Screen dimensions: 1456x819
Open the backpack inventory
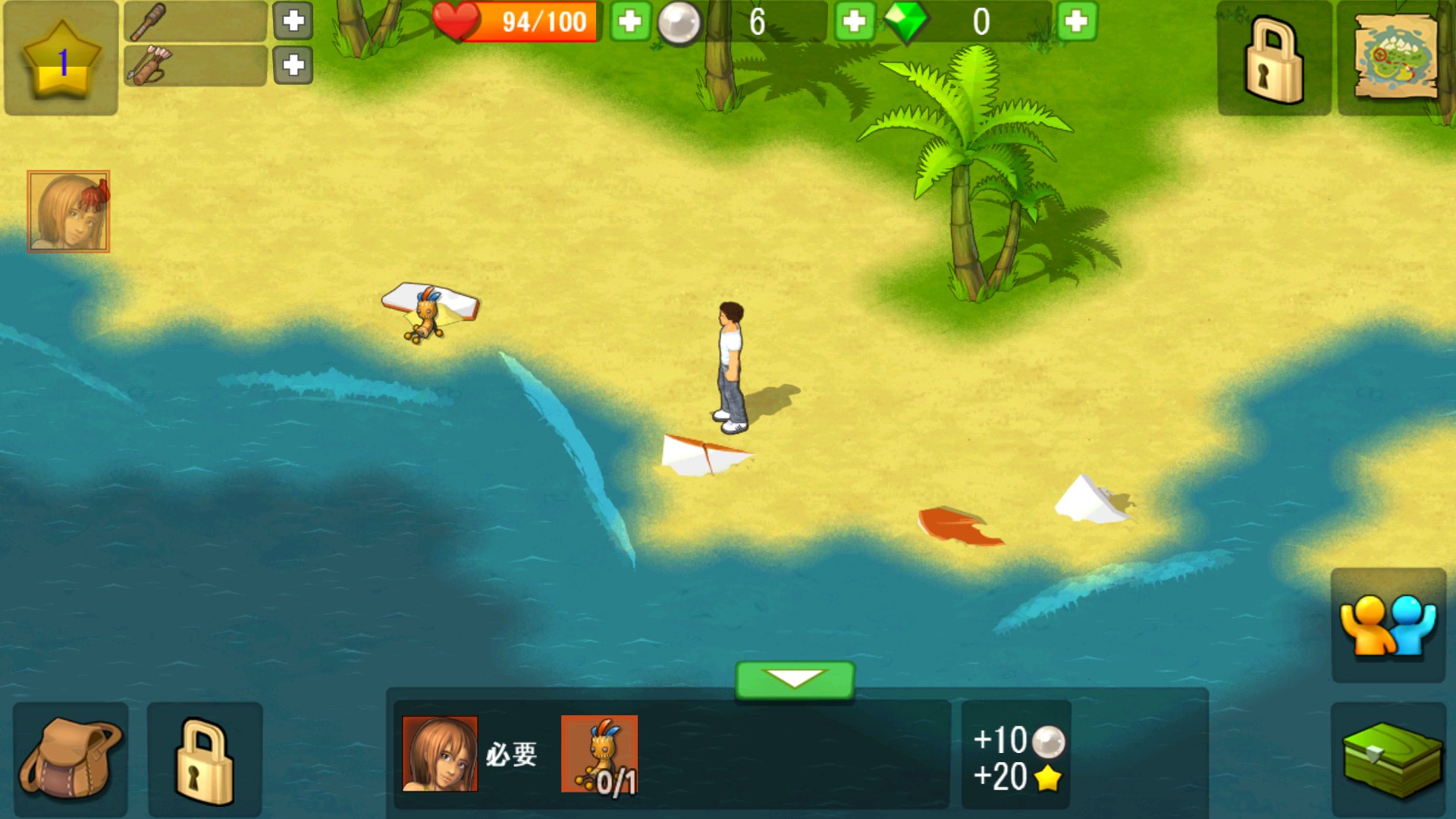click(70, 758)
